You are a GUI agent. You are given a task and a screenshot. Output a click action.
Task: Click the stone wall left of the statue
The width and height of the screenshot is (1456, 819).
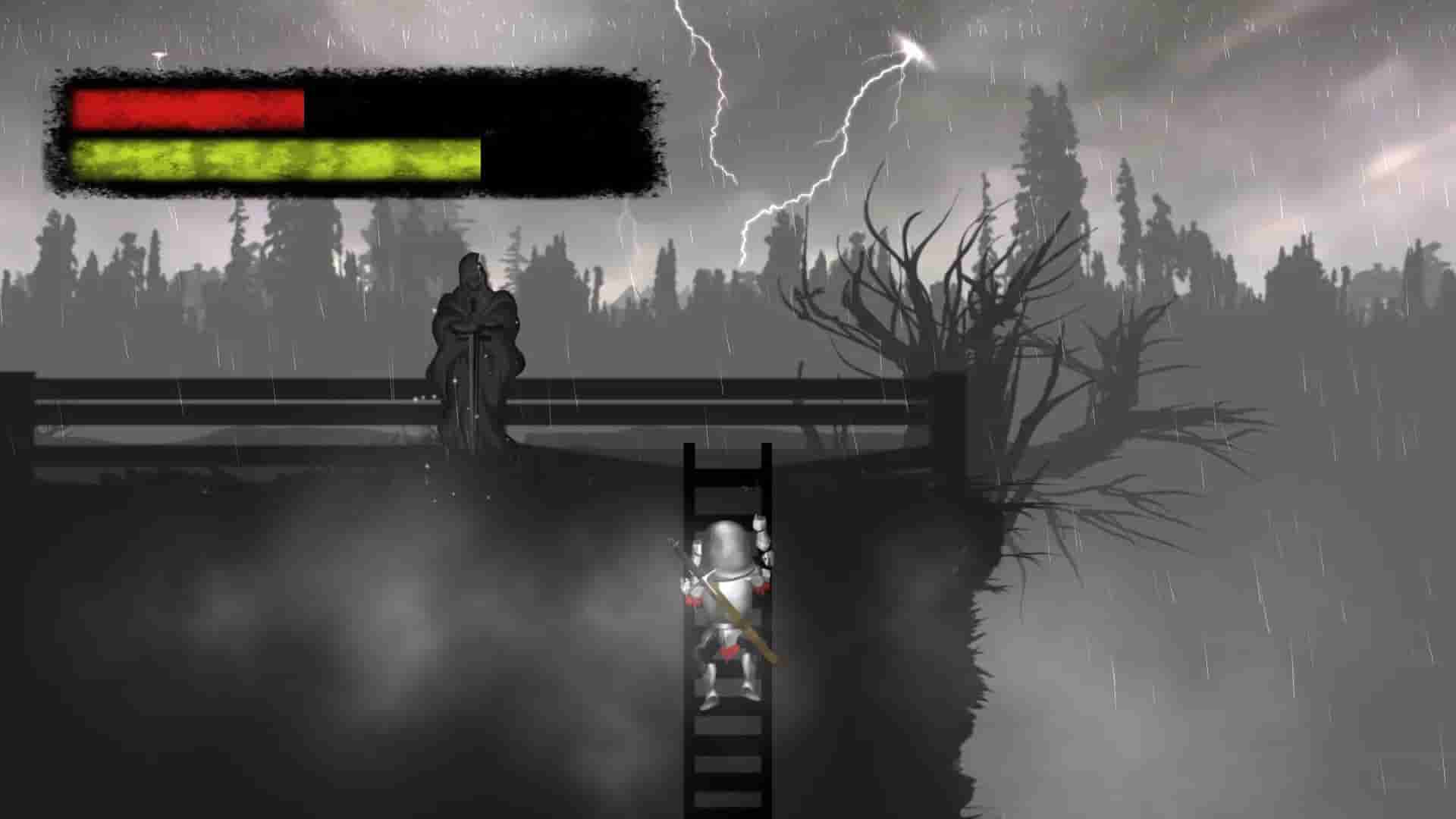pyautogui.click(x=227, y=409)
